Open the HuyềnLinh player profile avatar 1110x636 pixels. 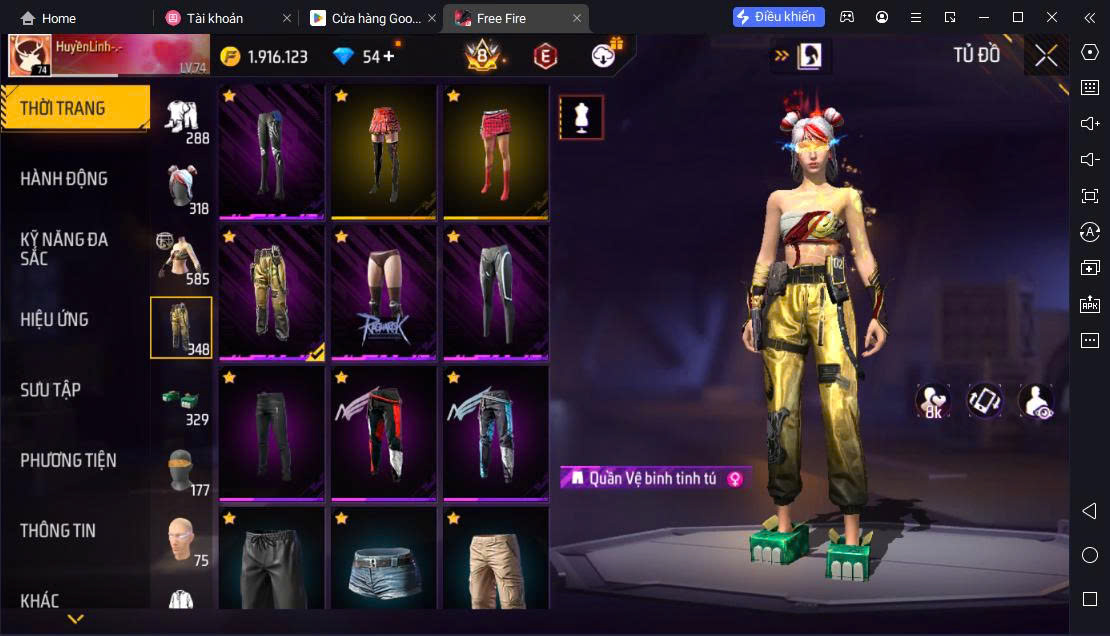point(30,56)
